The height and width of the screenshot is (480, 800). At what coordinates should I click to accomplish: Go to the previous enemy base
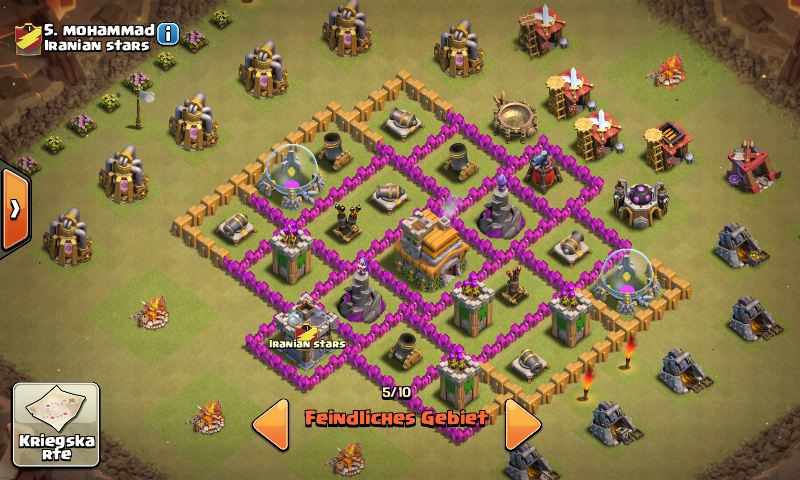270,425
